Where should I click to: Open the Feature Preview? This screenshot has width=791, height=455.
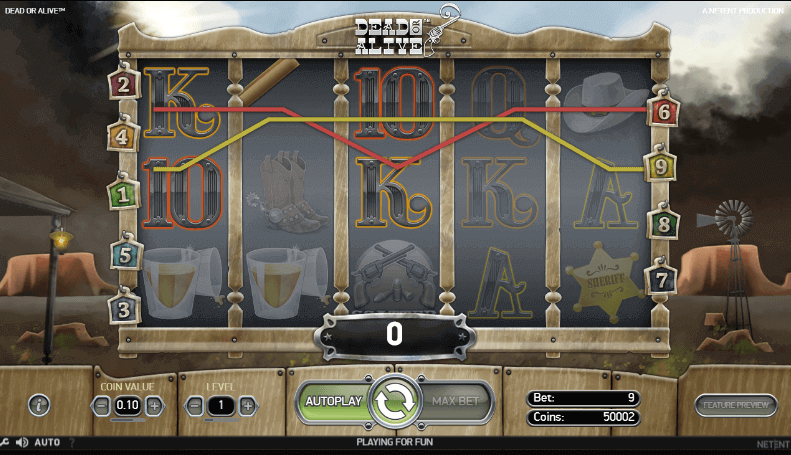coord(735,405)
